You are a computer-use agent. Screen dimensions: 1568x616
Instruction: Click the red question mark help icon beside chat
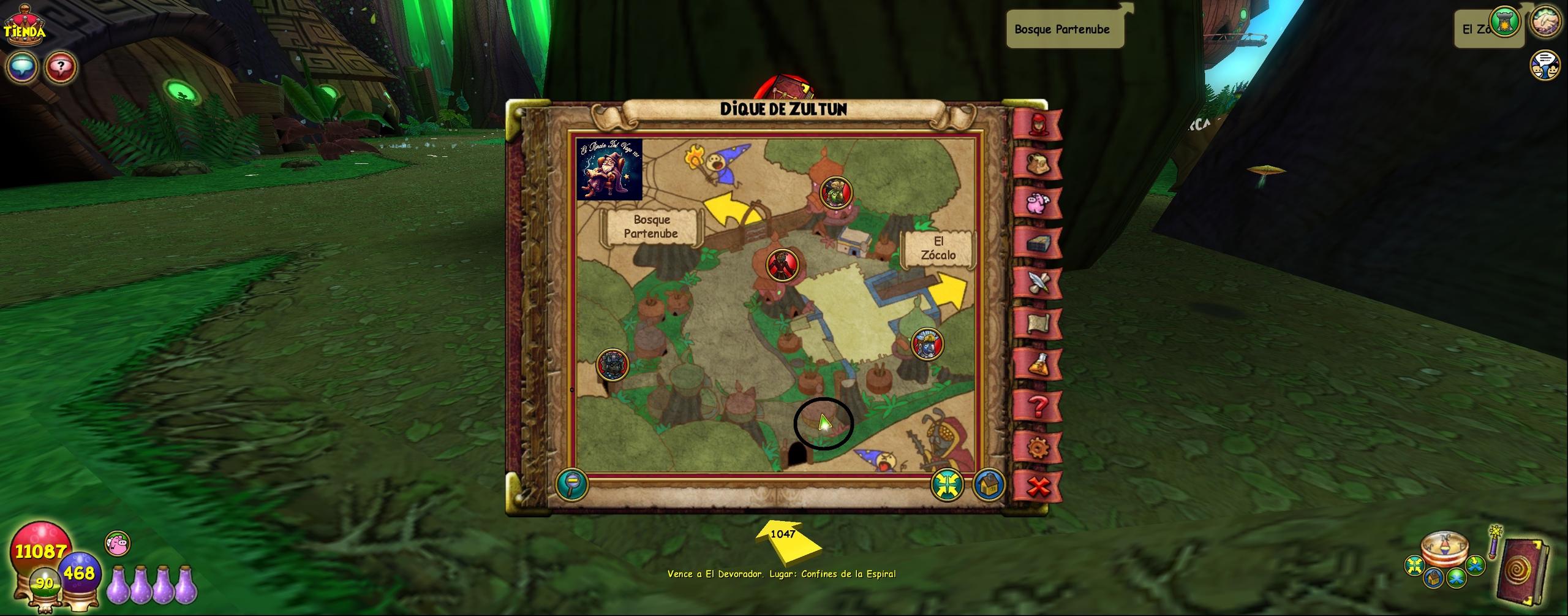[60, 67]
